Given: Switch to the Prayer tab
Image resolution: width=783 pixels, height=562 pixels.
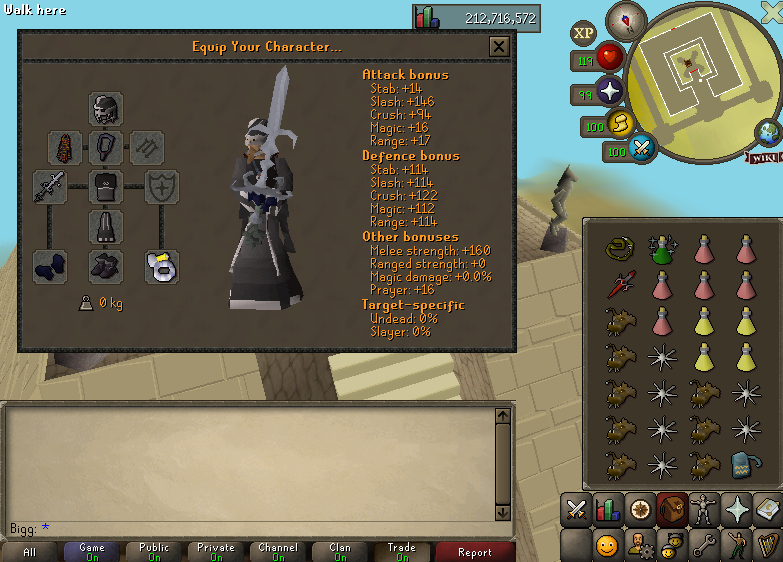Looking at the screenshot, I should [x=736, y=509].
